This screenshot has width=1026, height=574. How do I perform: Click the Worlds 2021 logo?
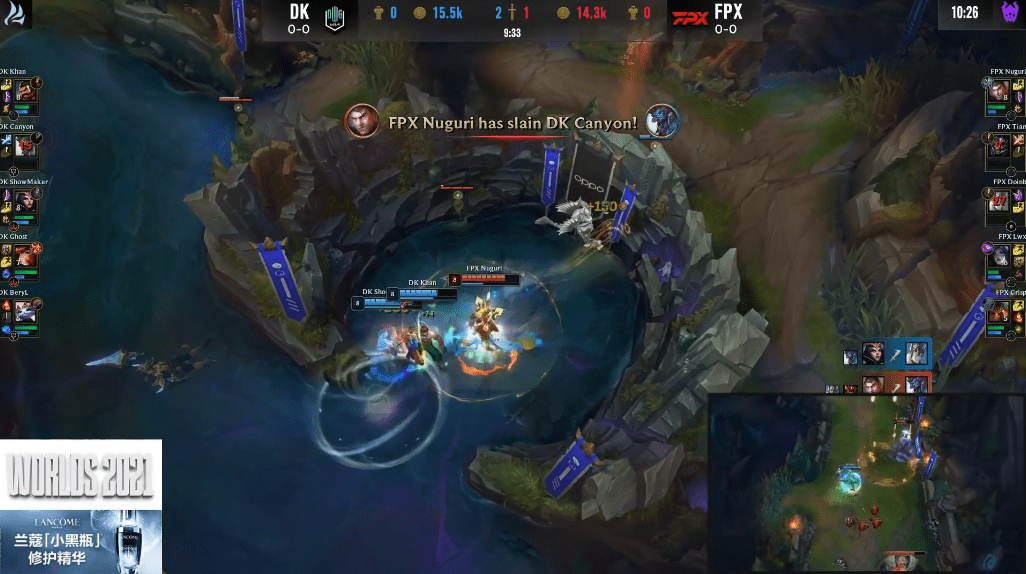(80, 477)
